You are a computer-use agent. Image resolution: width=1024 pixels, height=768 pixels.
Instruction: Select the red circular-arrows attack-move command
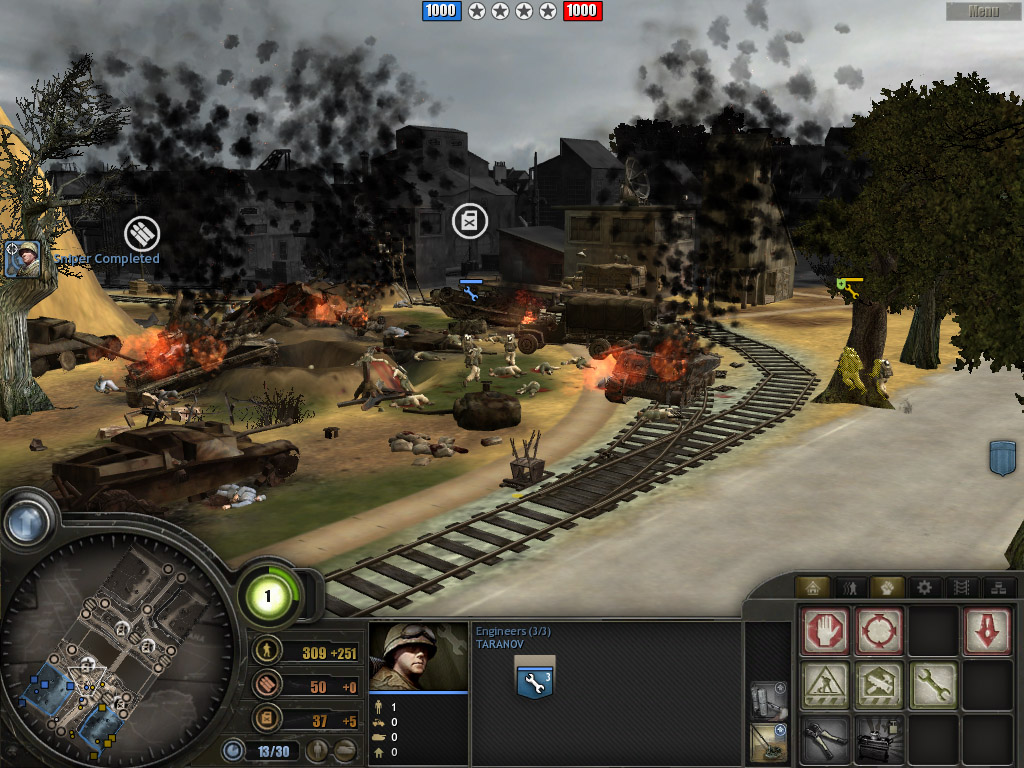click(x=880, y=631)
